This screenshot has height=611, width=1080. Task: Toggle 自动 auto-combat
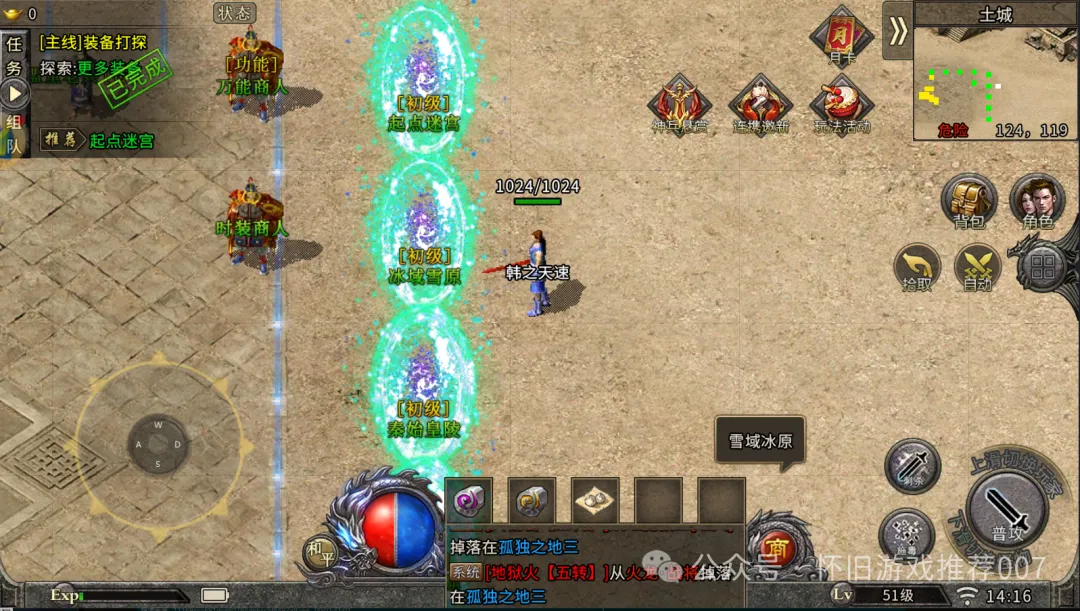[x=977, y=268]
